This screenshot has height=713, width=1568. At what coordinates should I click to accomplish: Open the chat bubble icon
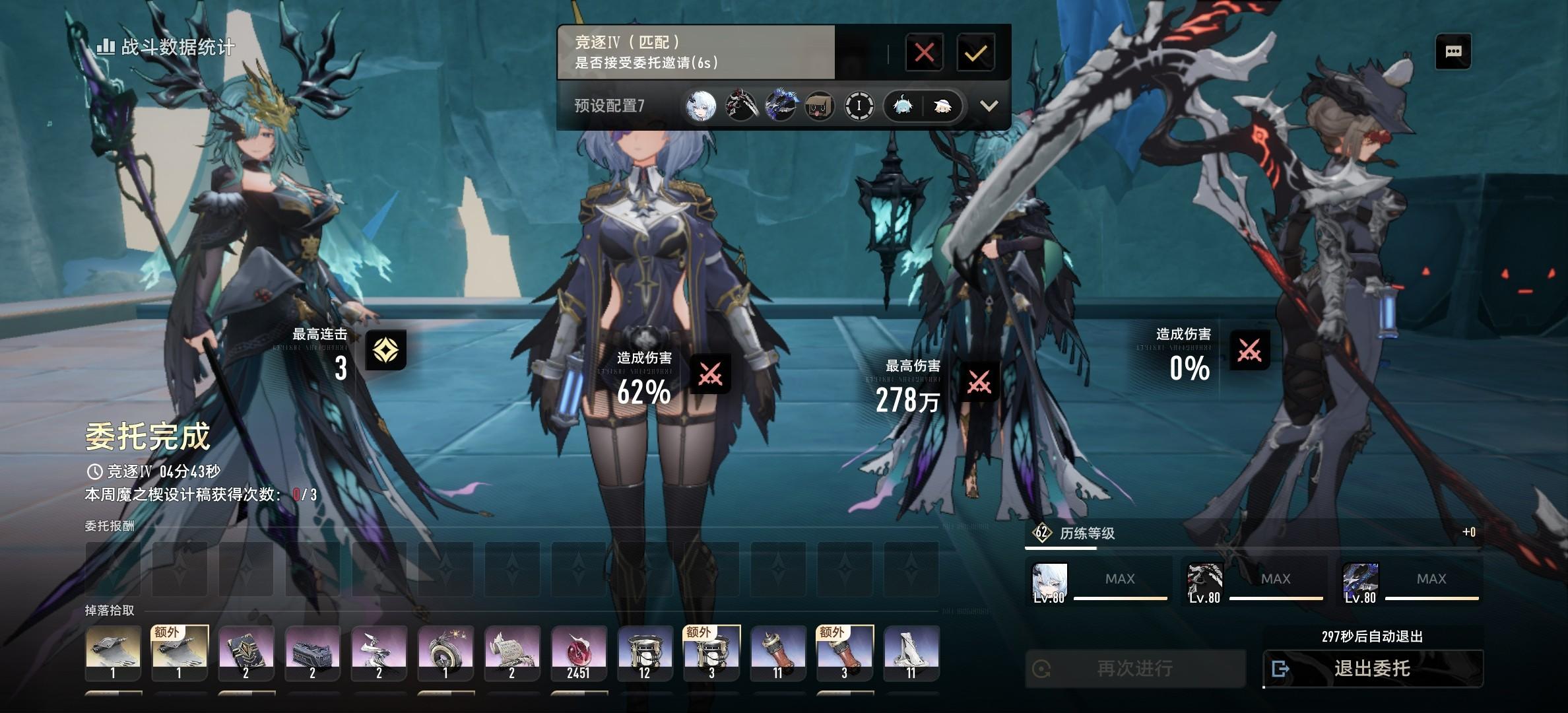pos(1453,51)
